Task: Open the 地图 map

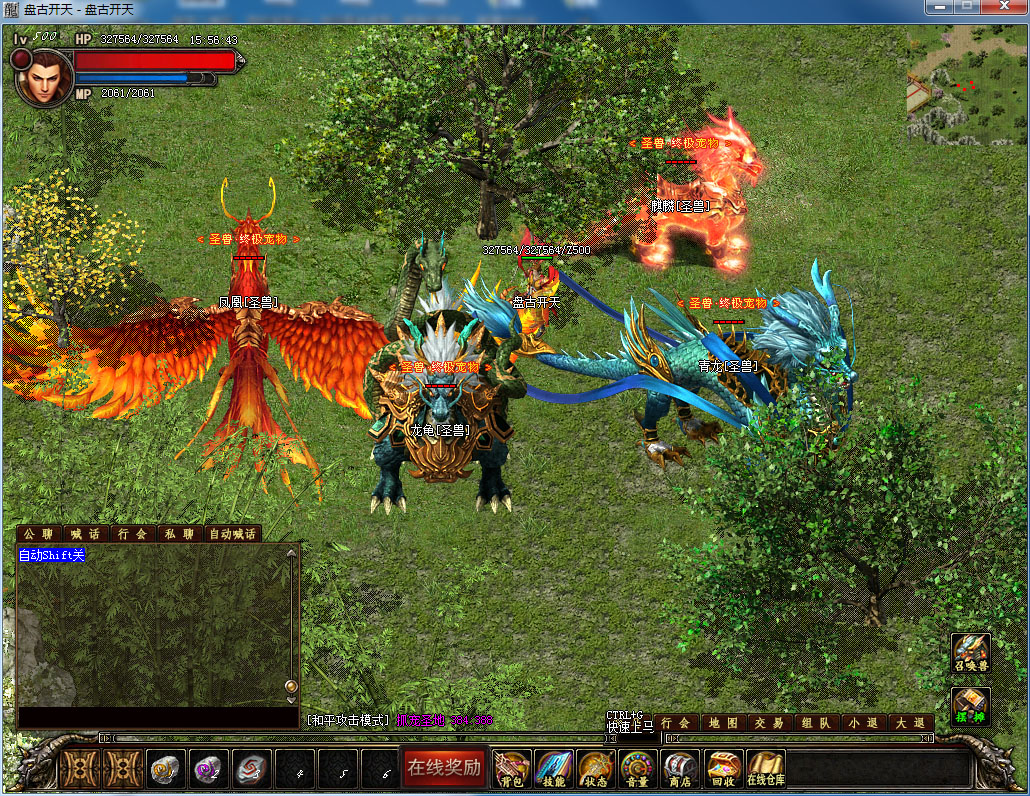Action: pos(723,723)
